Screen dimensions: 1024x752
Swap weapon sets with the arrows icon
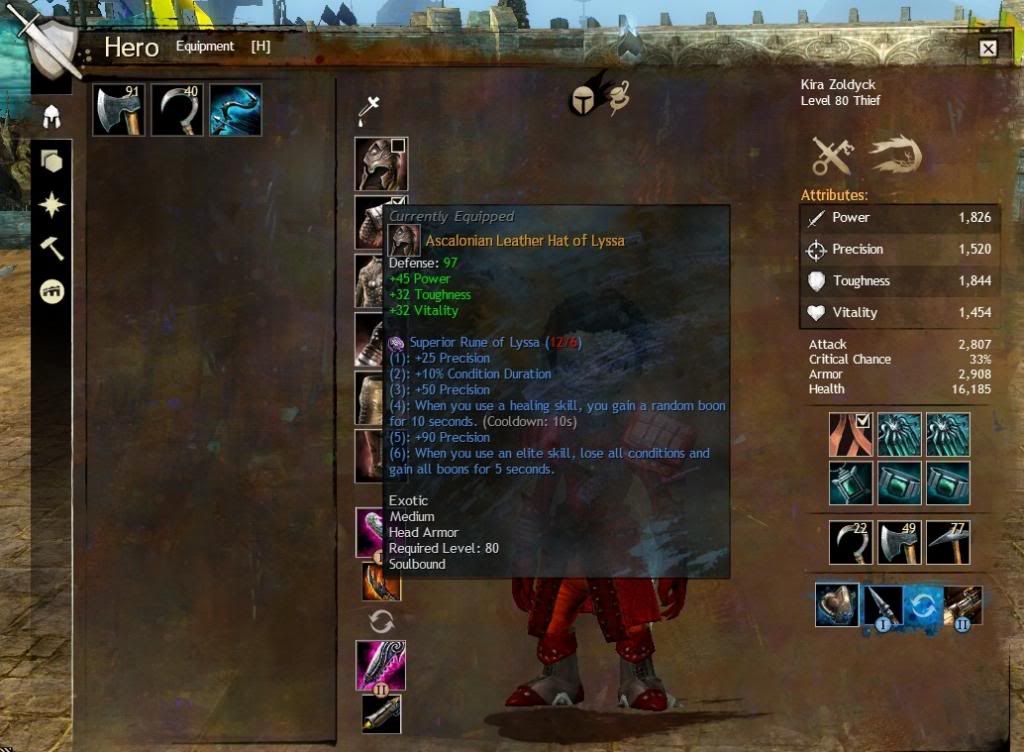381,621
